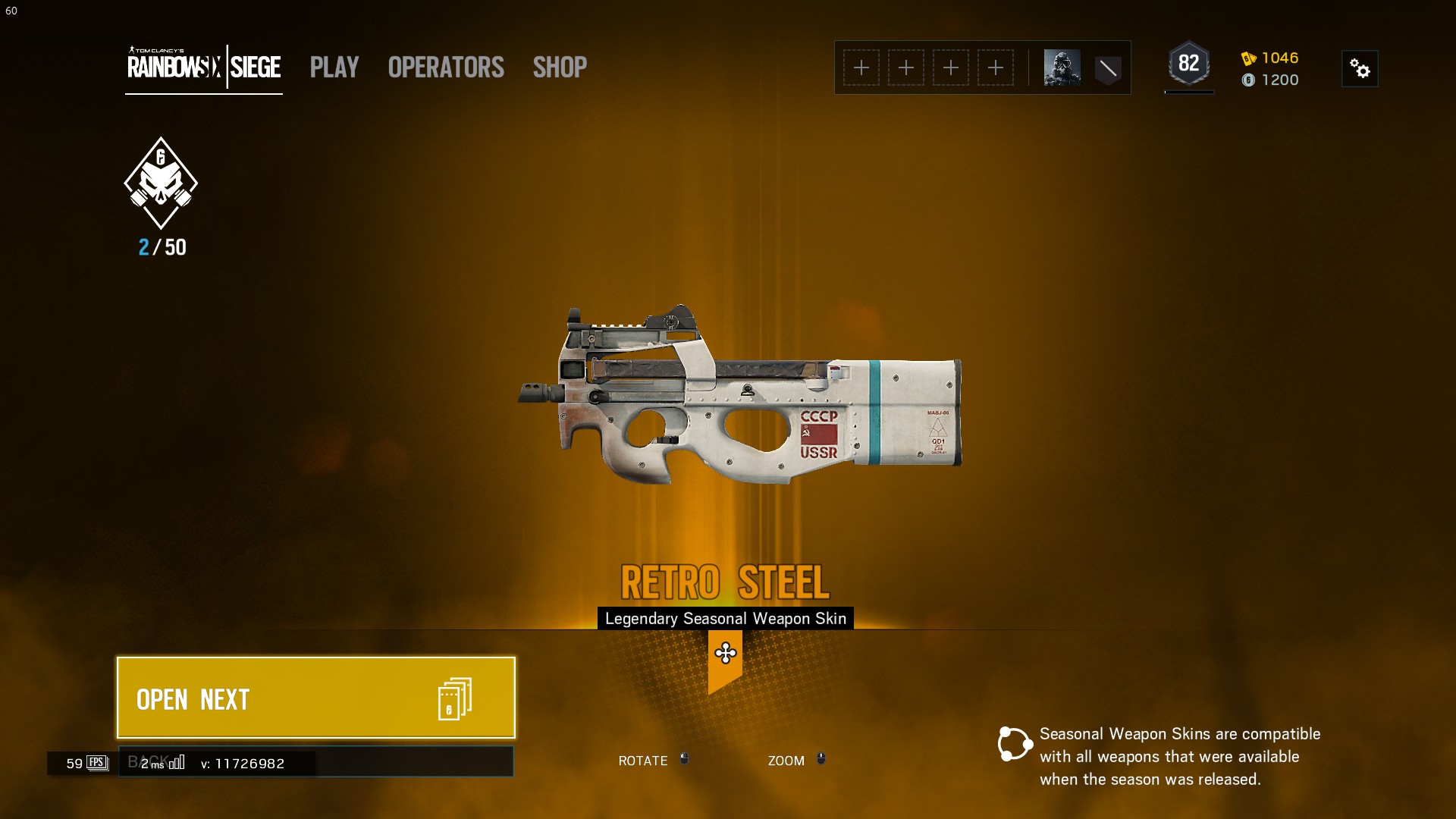Click the fourth empty squad invite slot
This screenshot has height=819, width=1456.
pos(996,67)
